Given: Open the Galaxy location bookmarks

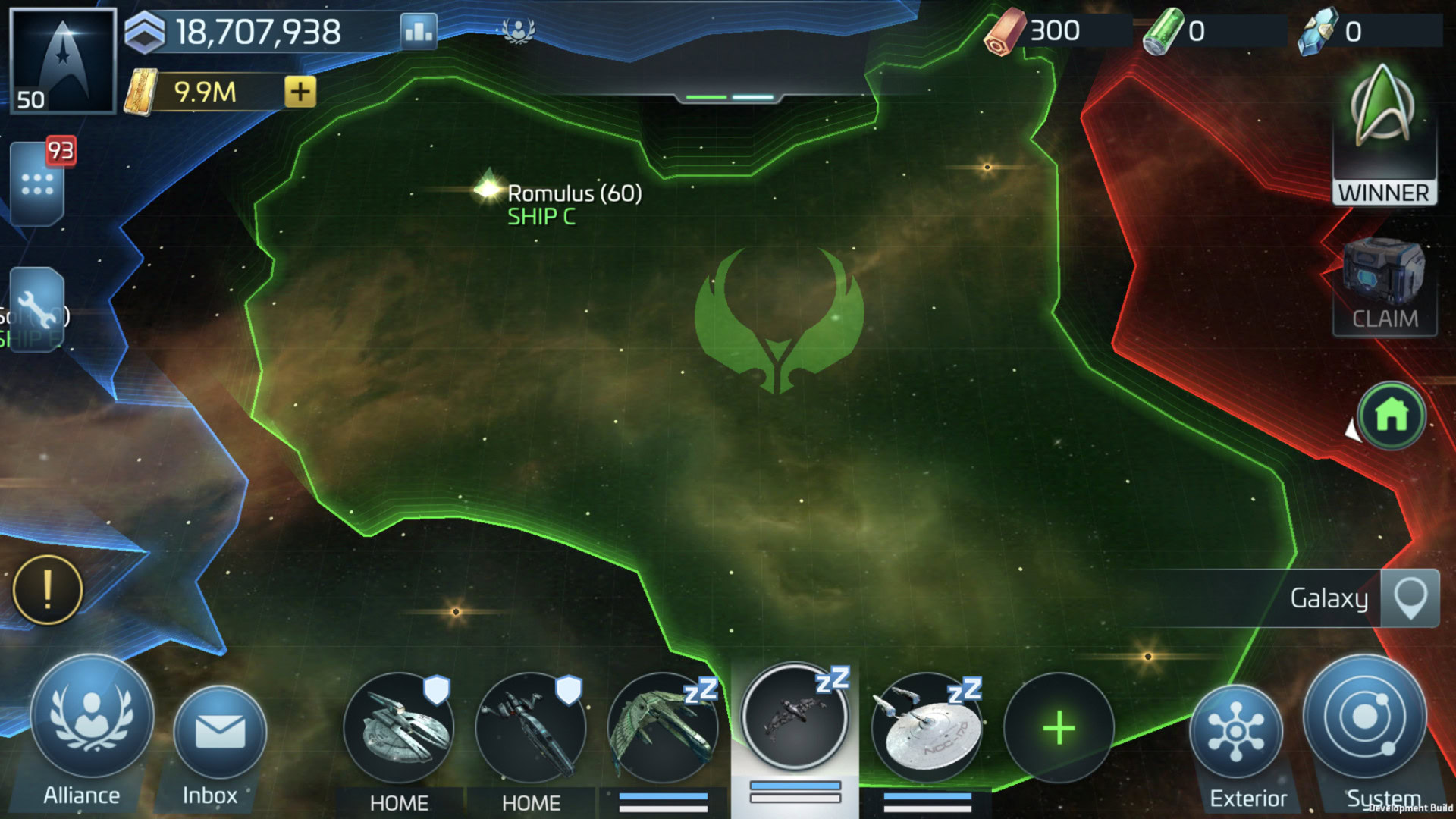Looking at the screenshot, I should [x=1409, y=598].
